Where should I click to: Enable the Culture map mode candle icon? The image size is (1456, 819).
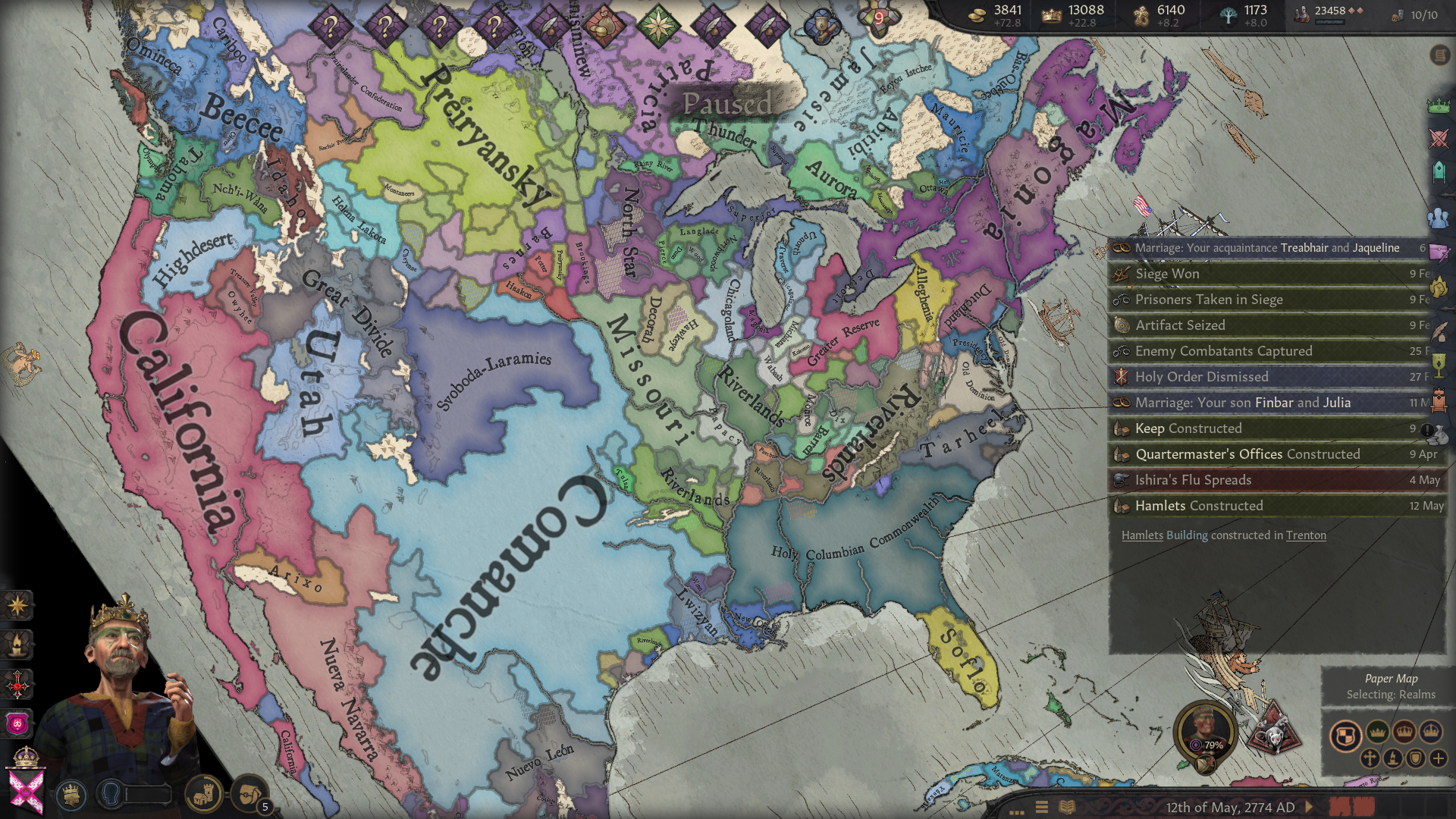[x=1393, y=758]
